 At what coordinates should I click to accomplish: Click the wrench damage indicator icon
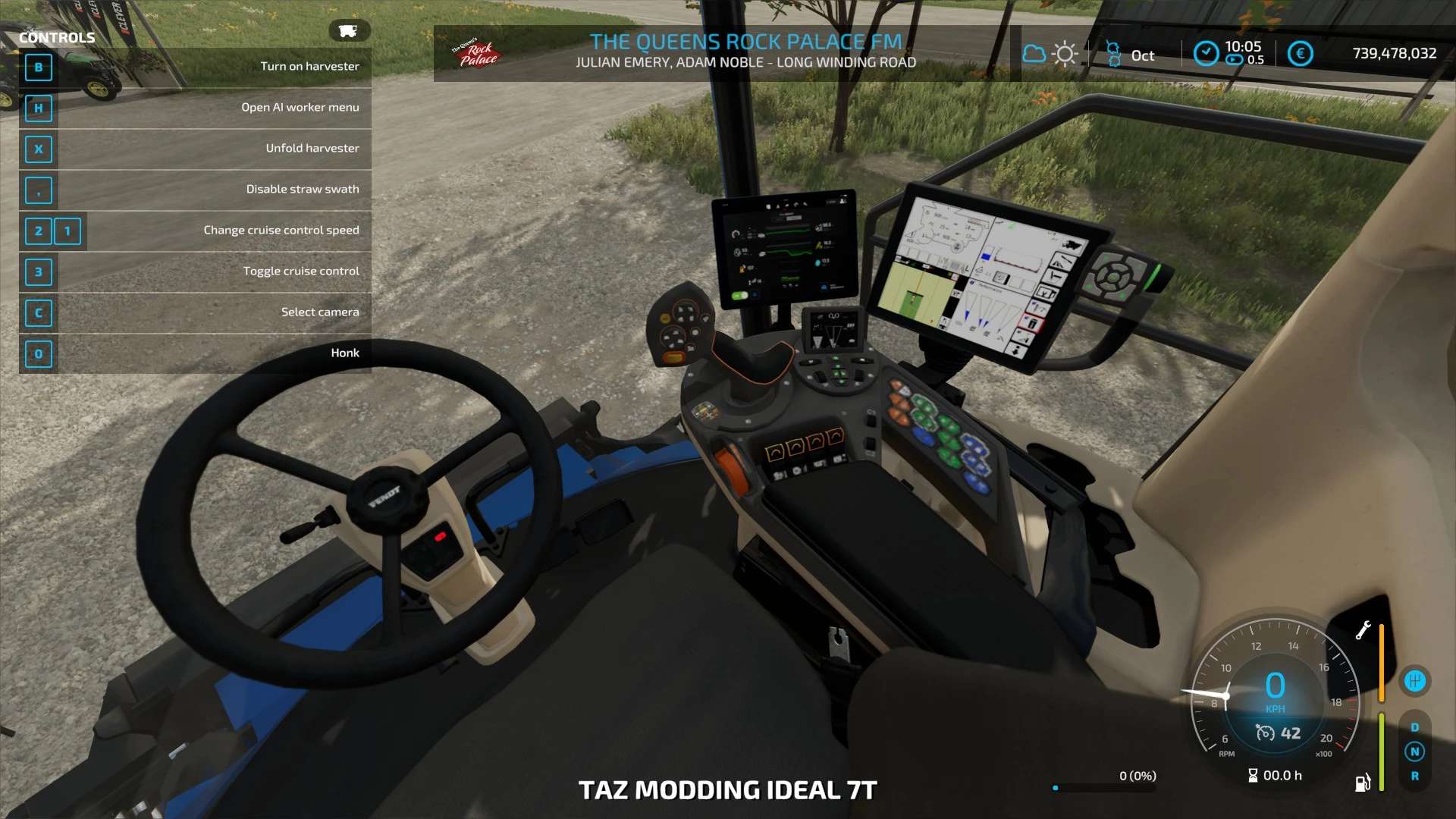[x=1363, y=630]
